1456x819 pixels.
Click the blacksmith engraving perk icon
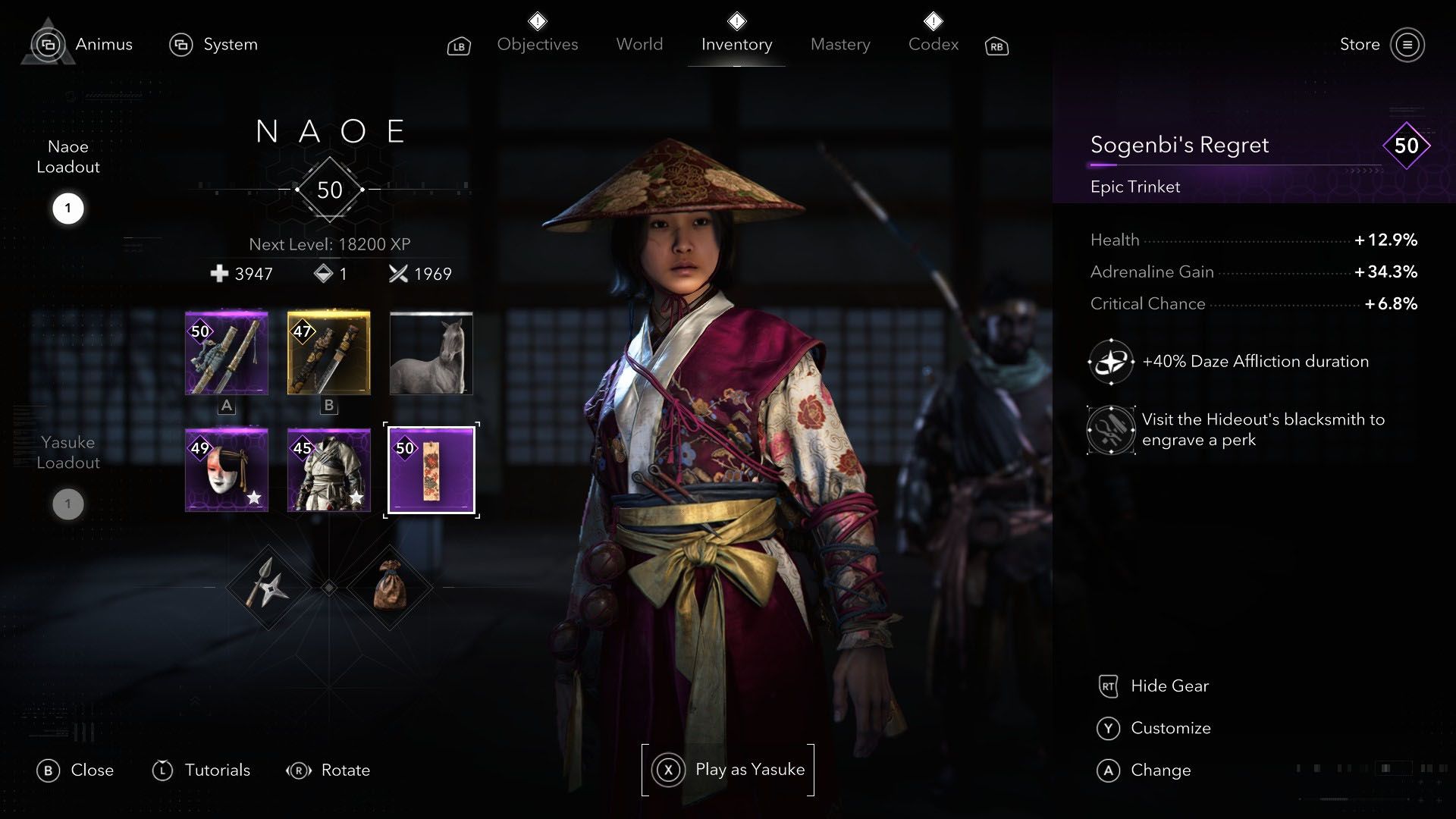point(1110,429)
